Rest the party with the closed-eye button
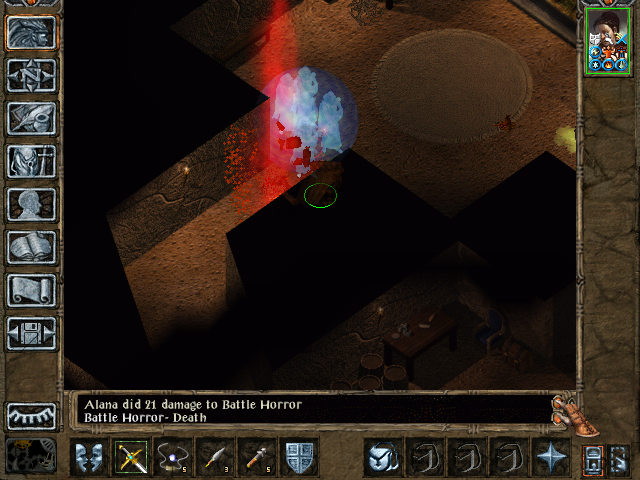The height and width of the screenshot is (480, 640). 31,415
